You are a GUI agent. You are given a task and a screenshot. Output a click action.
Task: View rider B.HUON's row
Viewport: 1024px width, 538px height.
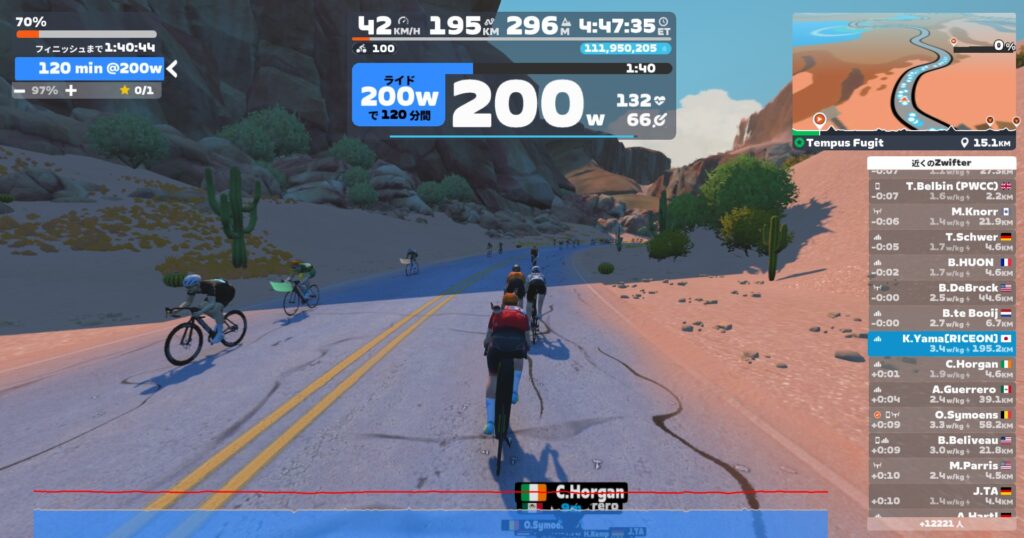(941, 267)
